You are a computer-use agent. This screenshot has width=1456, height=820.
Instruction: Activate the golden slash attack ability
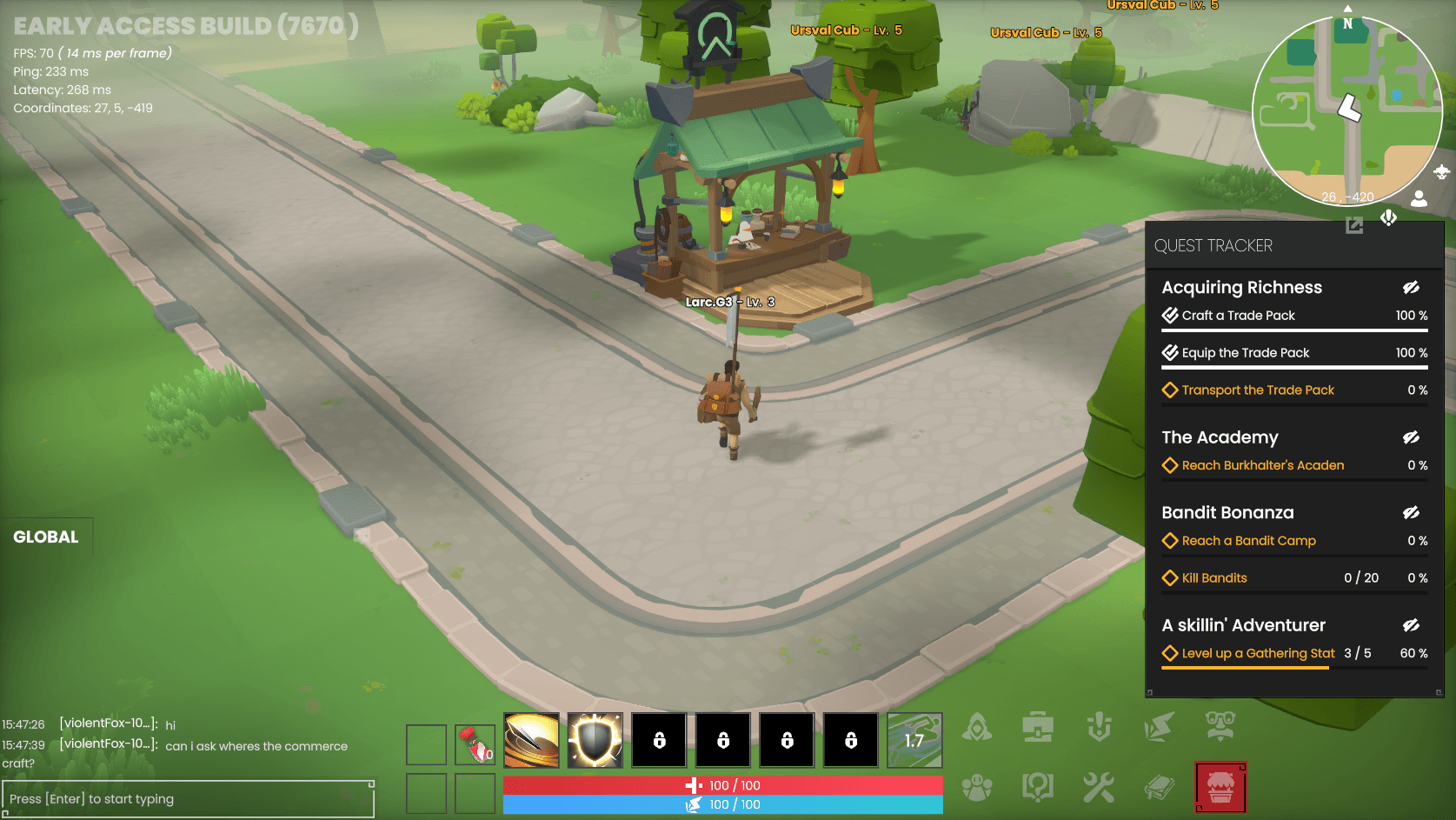click(x=531, y=741)
